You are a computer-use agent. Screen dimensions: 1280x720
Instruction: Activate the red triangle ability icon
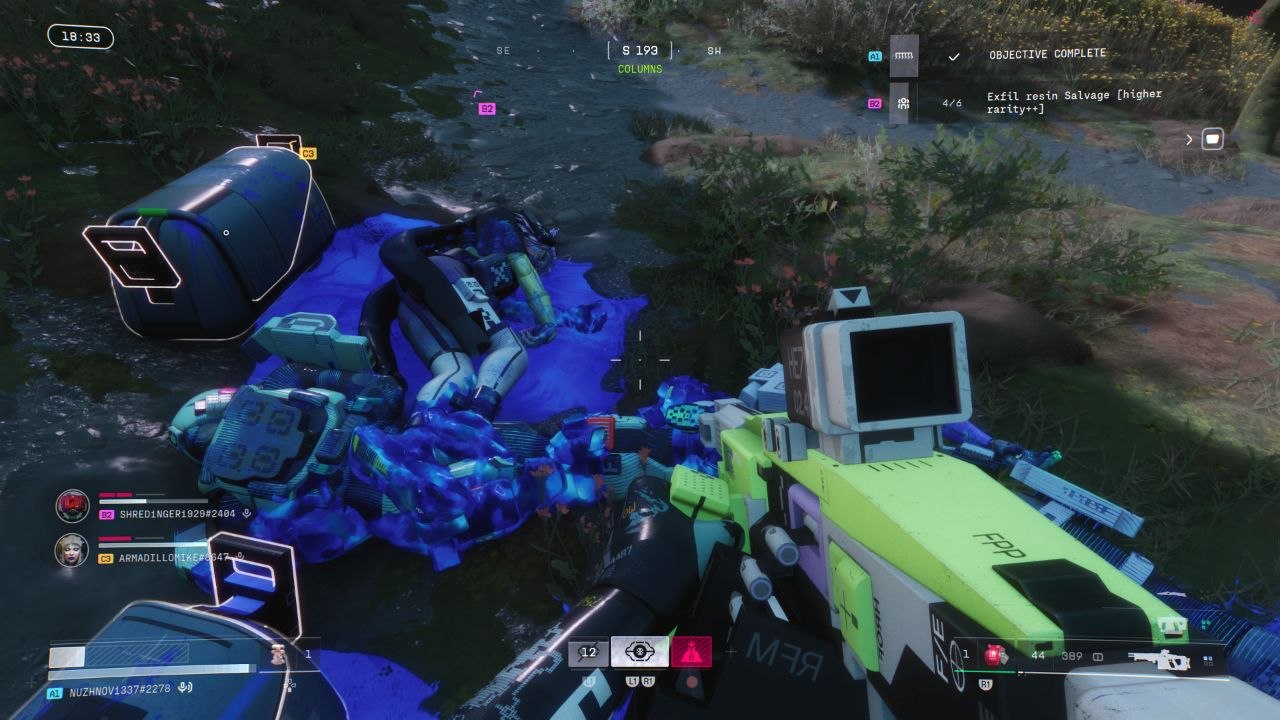691,652
